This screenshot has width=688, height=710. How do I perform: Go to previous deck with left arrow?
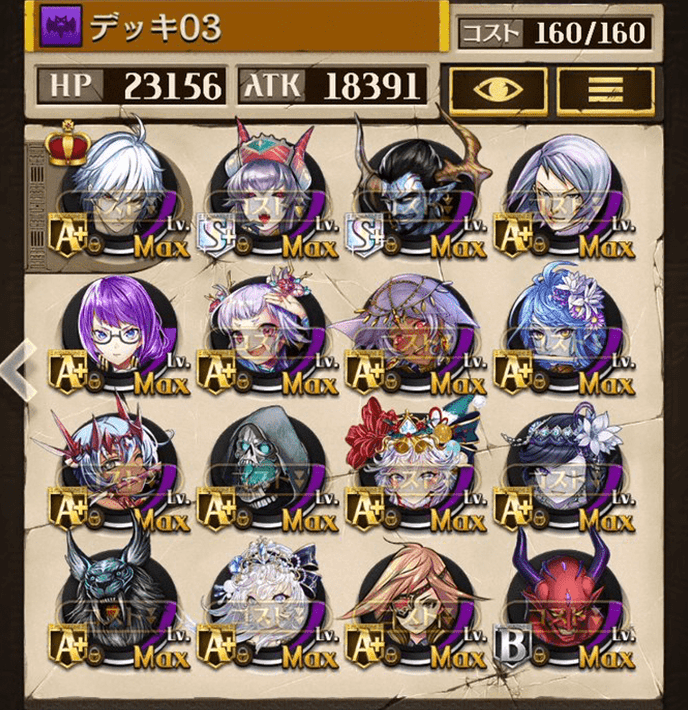point(14,368)
